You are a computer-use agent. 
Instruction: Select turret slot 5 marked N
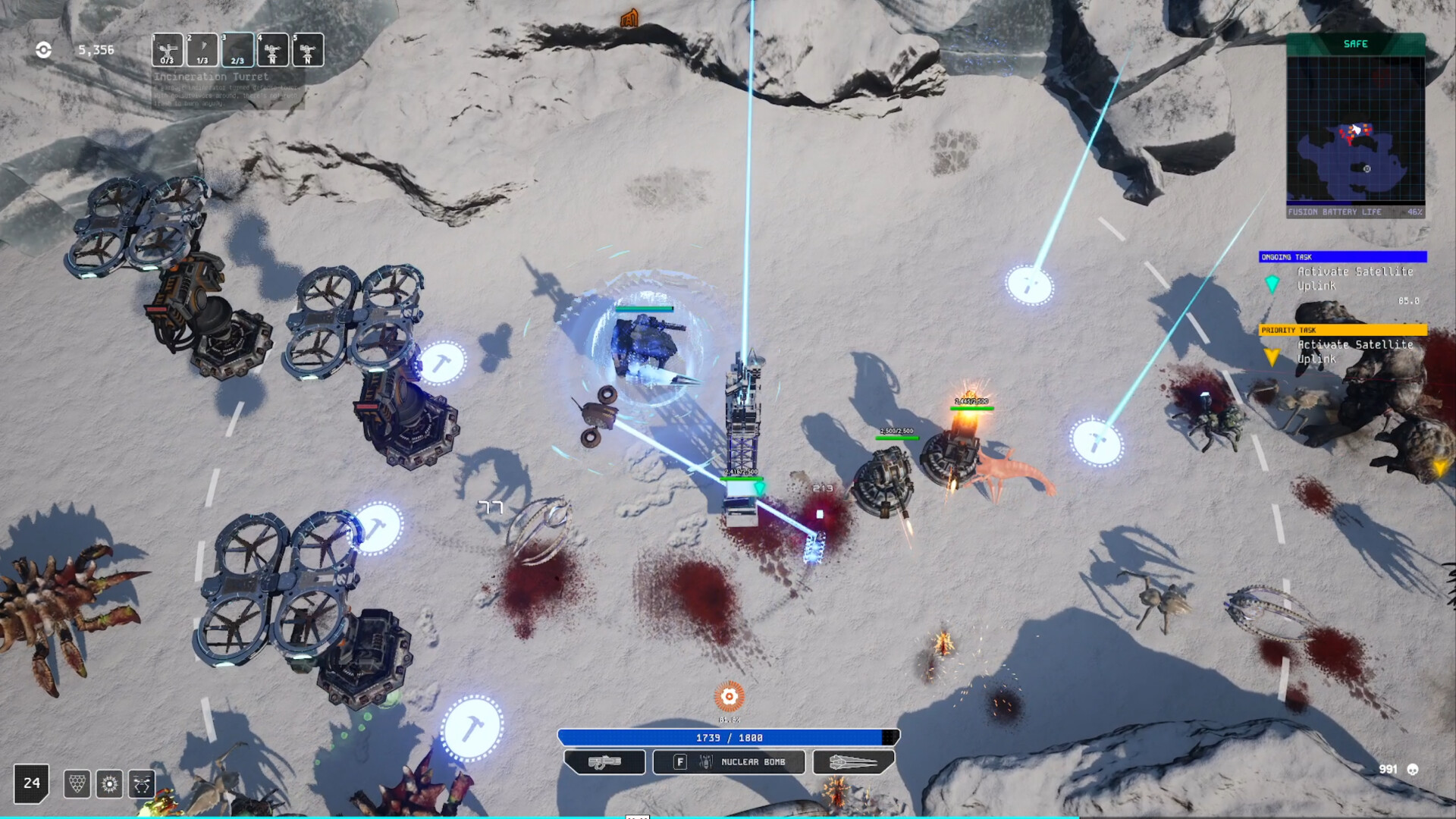click(306, 49)
